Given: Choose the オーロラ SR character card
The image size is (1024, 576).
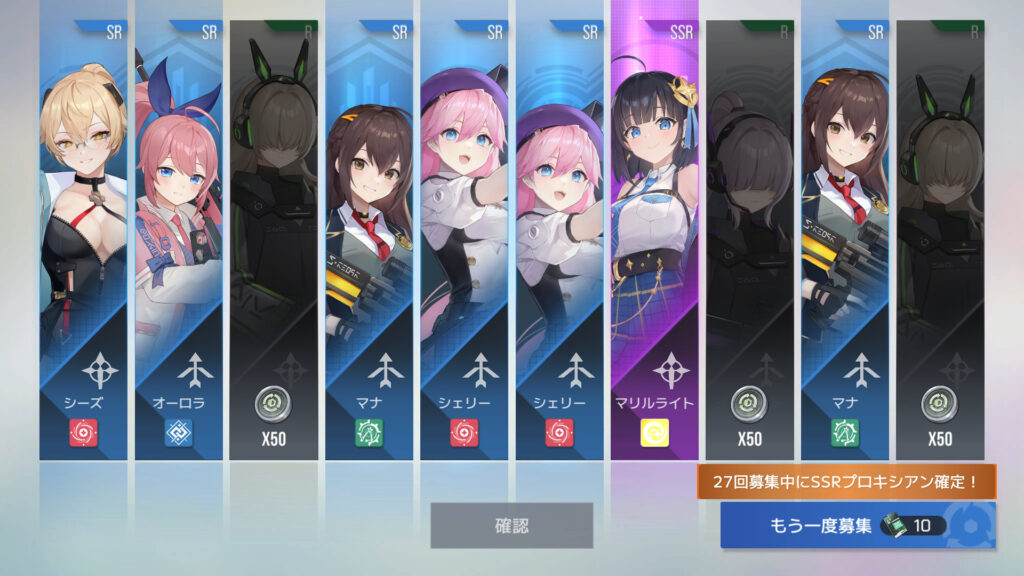Looking at the screenshot, I should click(178, 240).
